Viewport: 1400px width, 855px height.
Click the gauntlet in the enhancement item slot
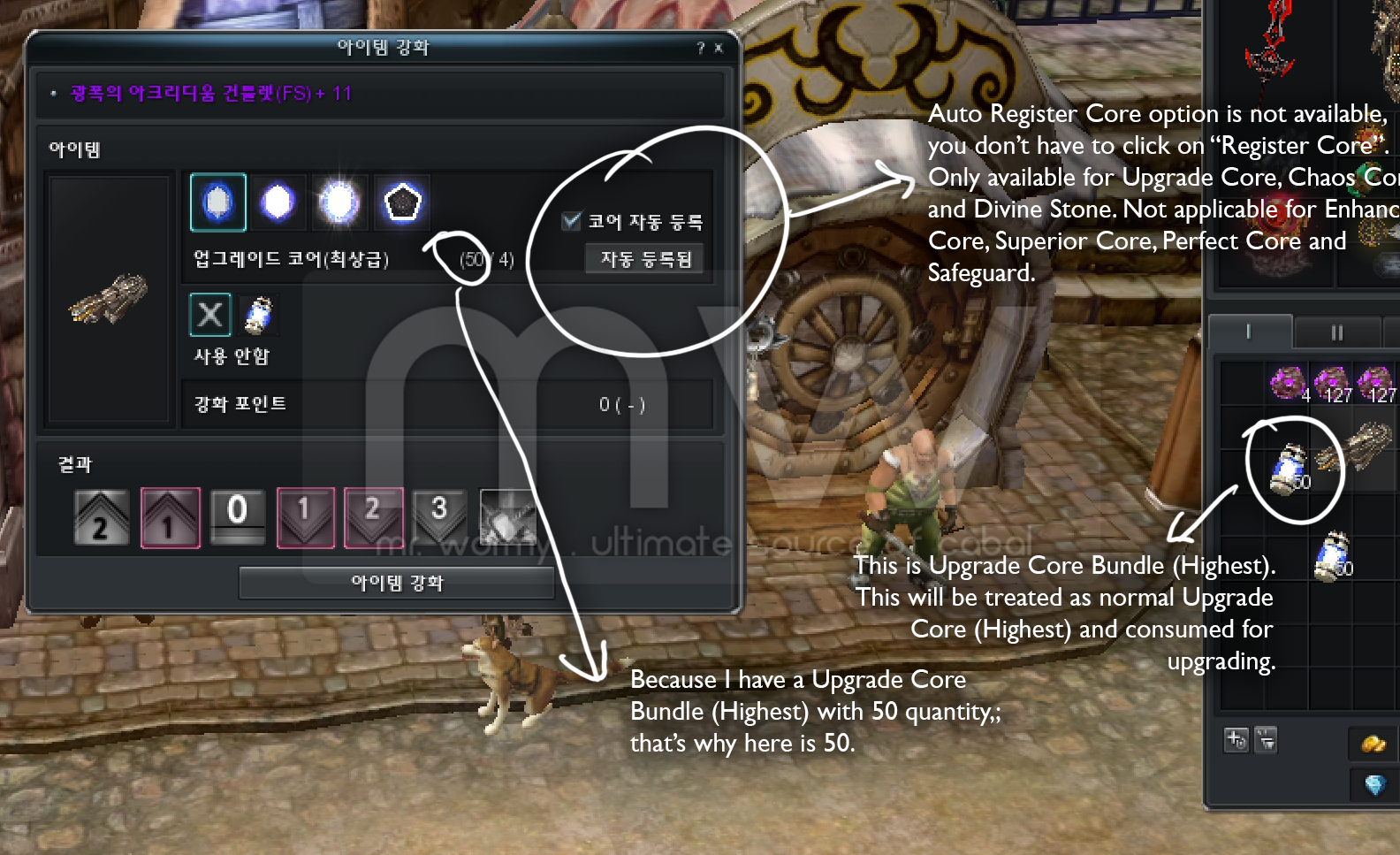tap(110, 298)
